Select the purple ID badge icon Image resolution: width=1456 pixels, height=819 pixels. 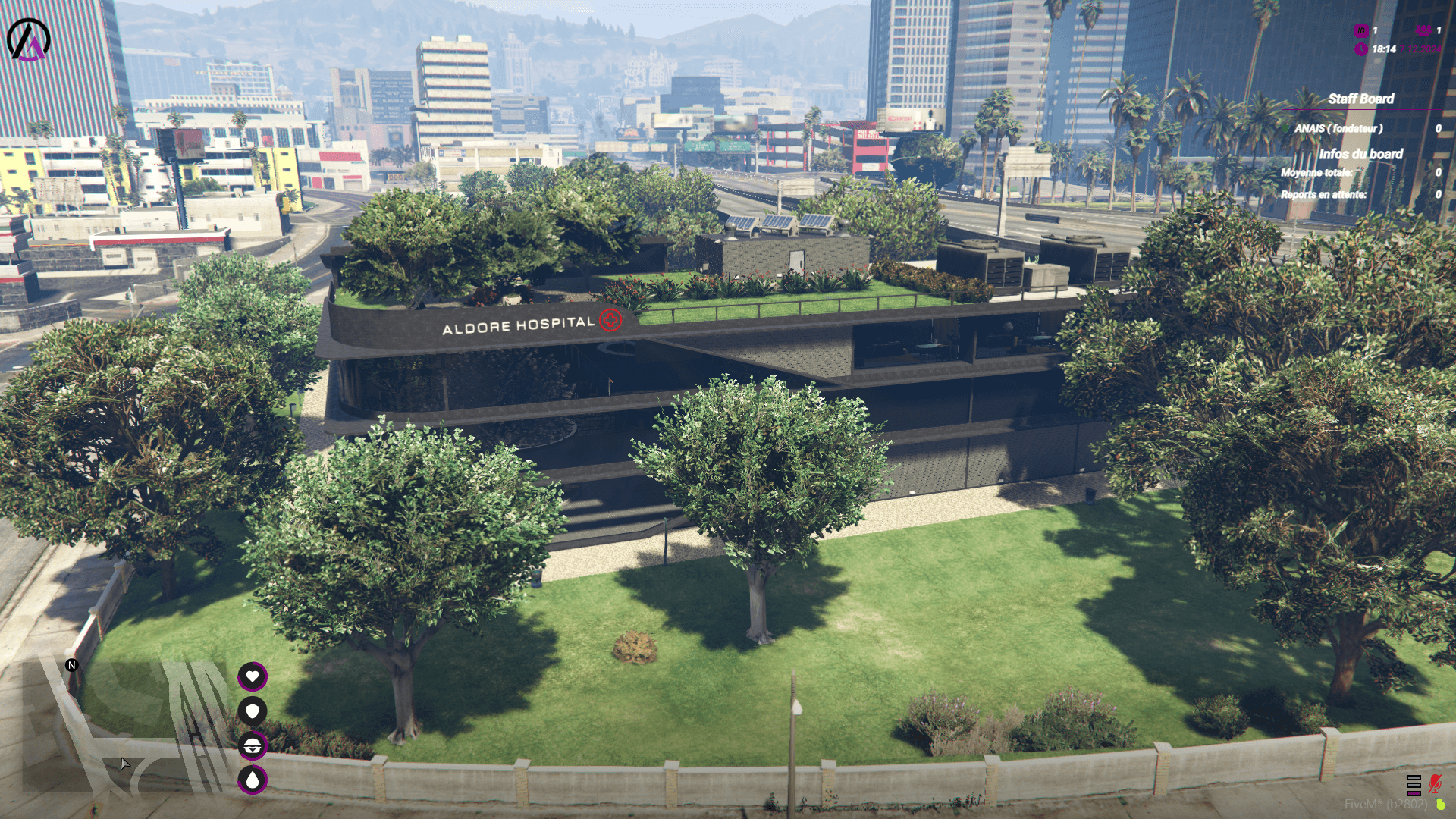tap(1361, 32)
